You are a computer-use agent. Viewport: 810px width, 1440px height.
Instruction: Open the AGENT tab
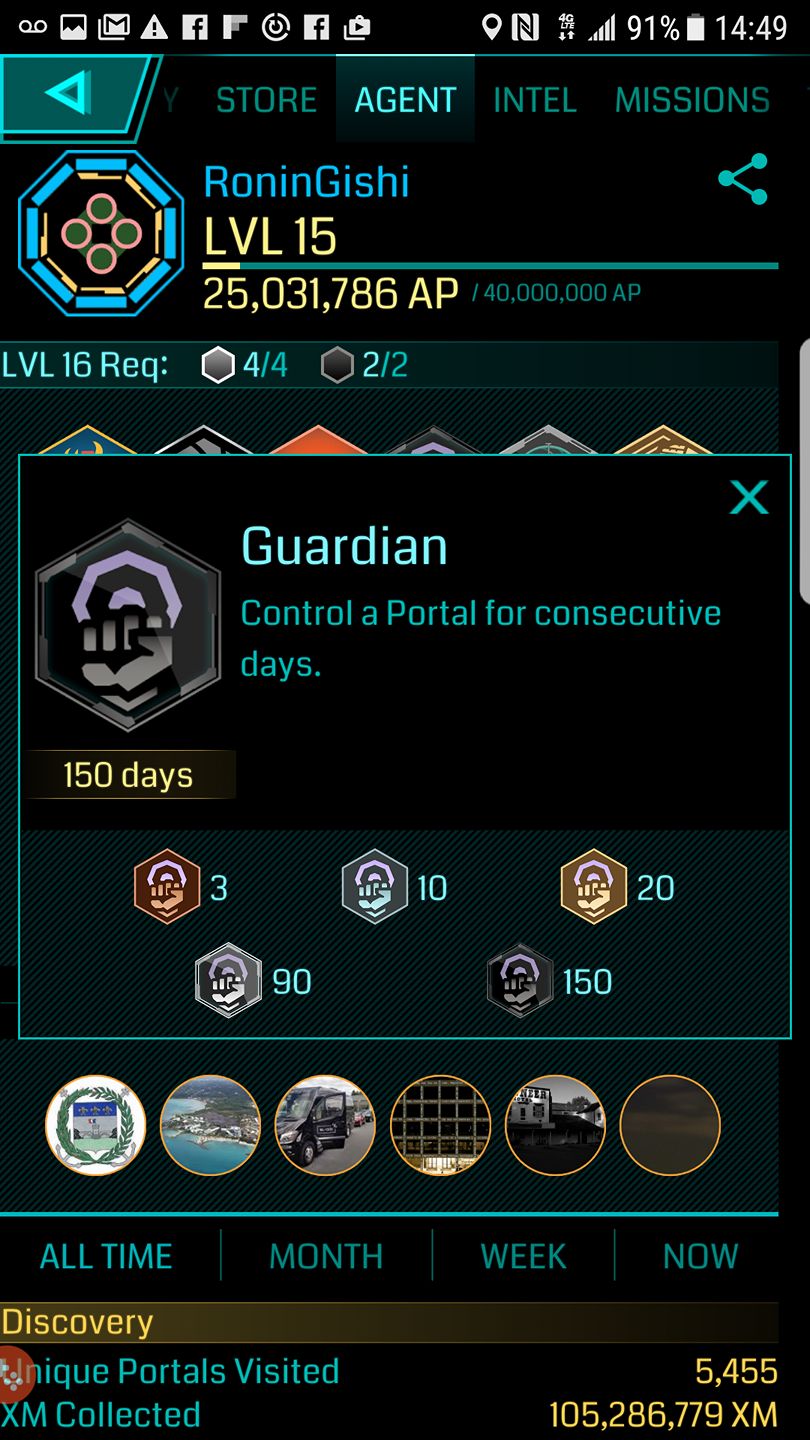point(405,100)
